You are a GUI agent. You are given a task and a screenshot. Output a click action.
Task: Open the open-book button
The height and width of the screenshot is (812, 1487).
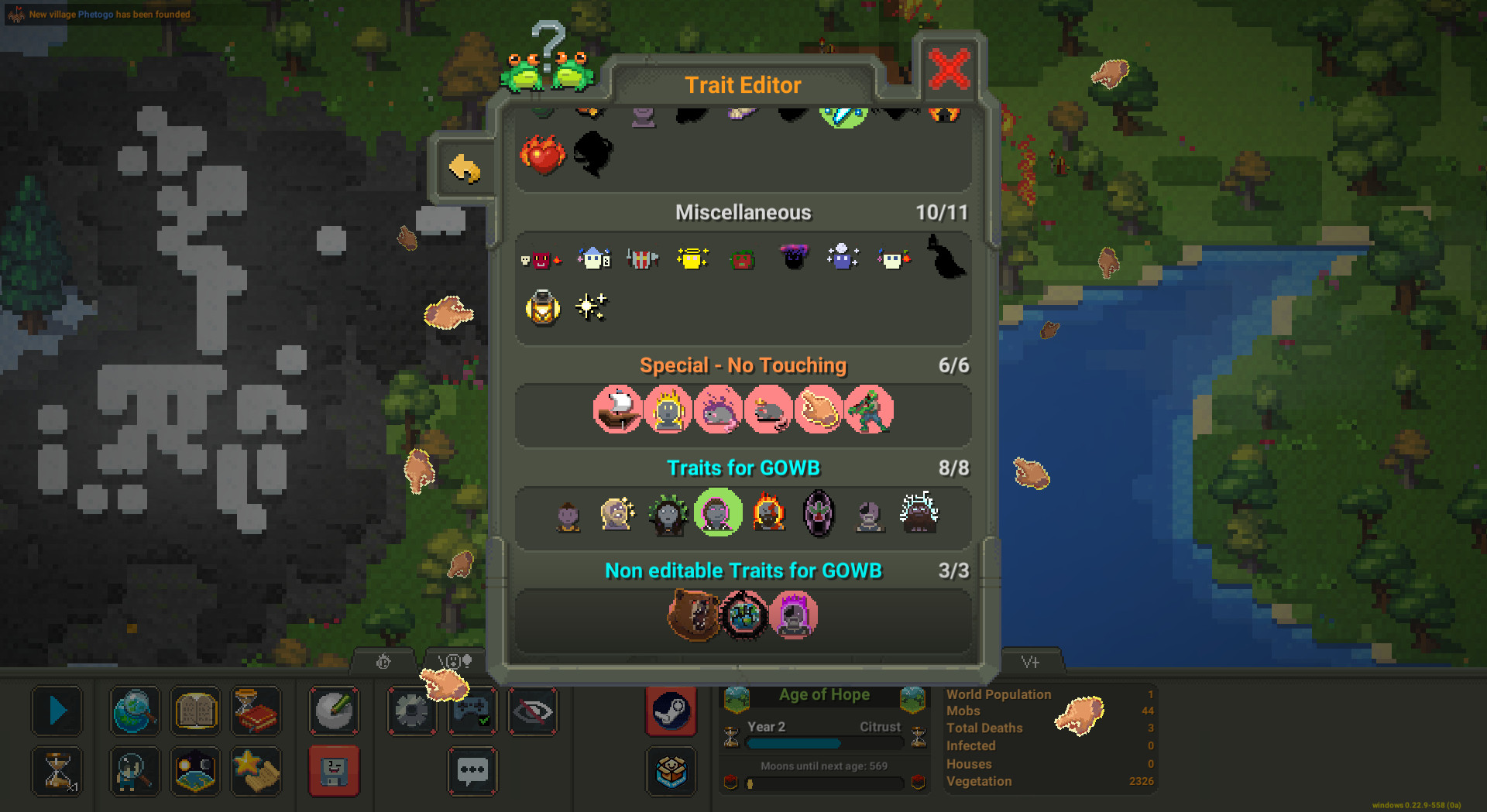coord(196,711)
